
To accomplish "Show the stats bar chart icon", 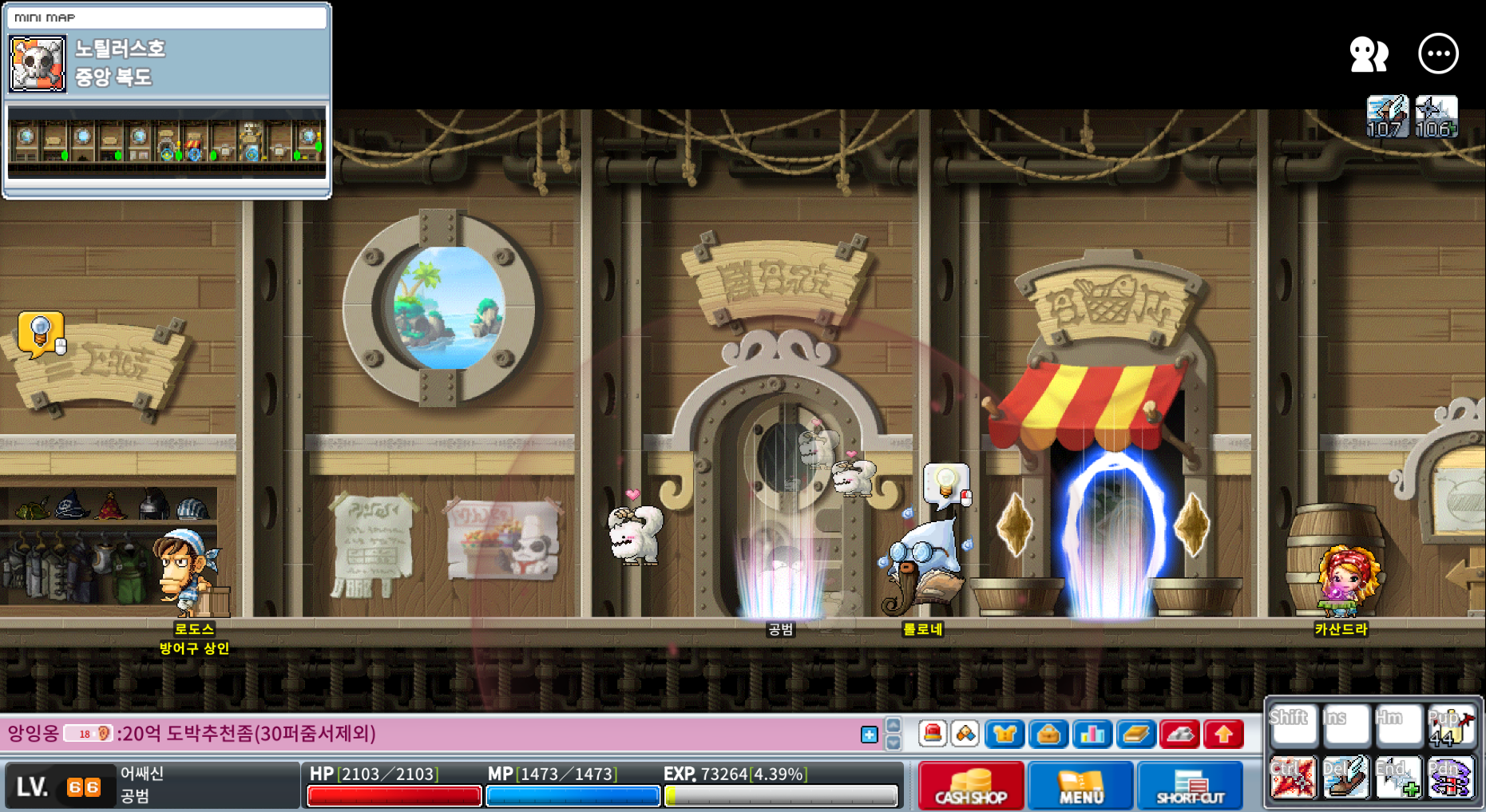I will point(1092,733).
